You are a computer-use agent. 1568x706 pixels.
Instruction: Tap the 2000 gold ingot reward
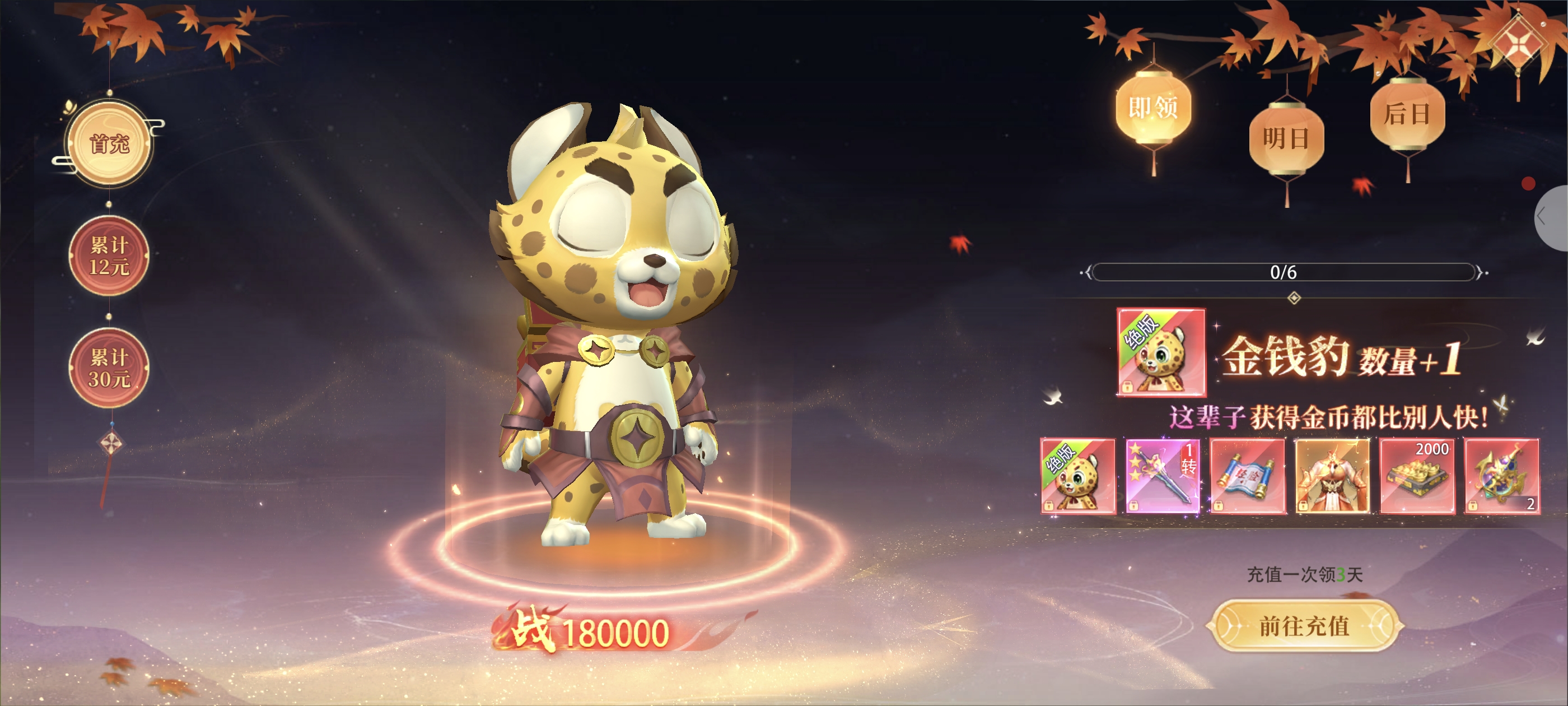click(1417, 476)
